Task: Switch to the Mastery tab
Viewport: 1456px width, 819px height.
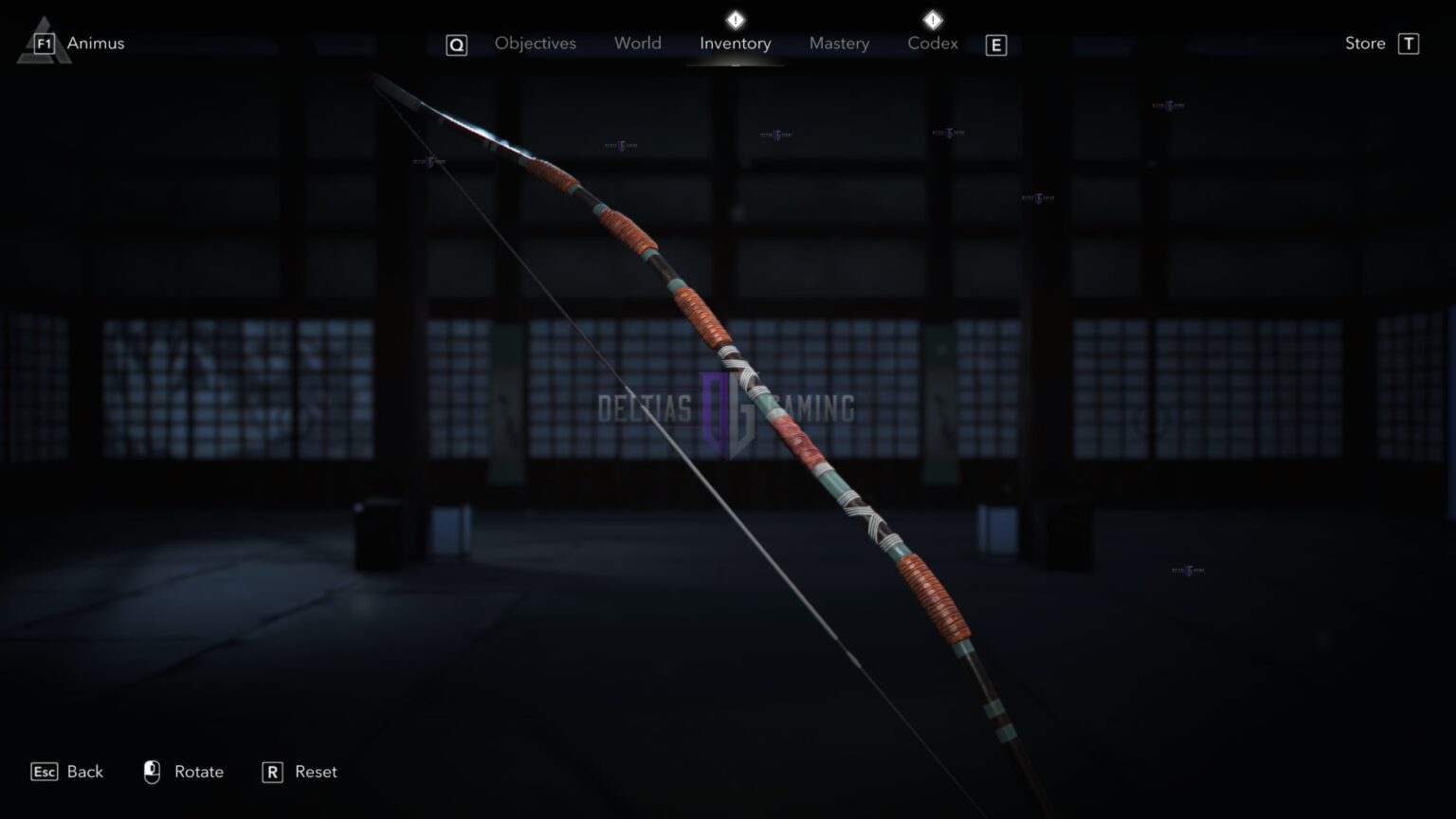Action: [x=839, y=43]
